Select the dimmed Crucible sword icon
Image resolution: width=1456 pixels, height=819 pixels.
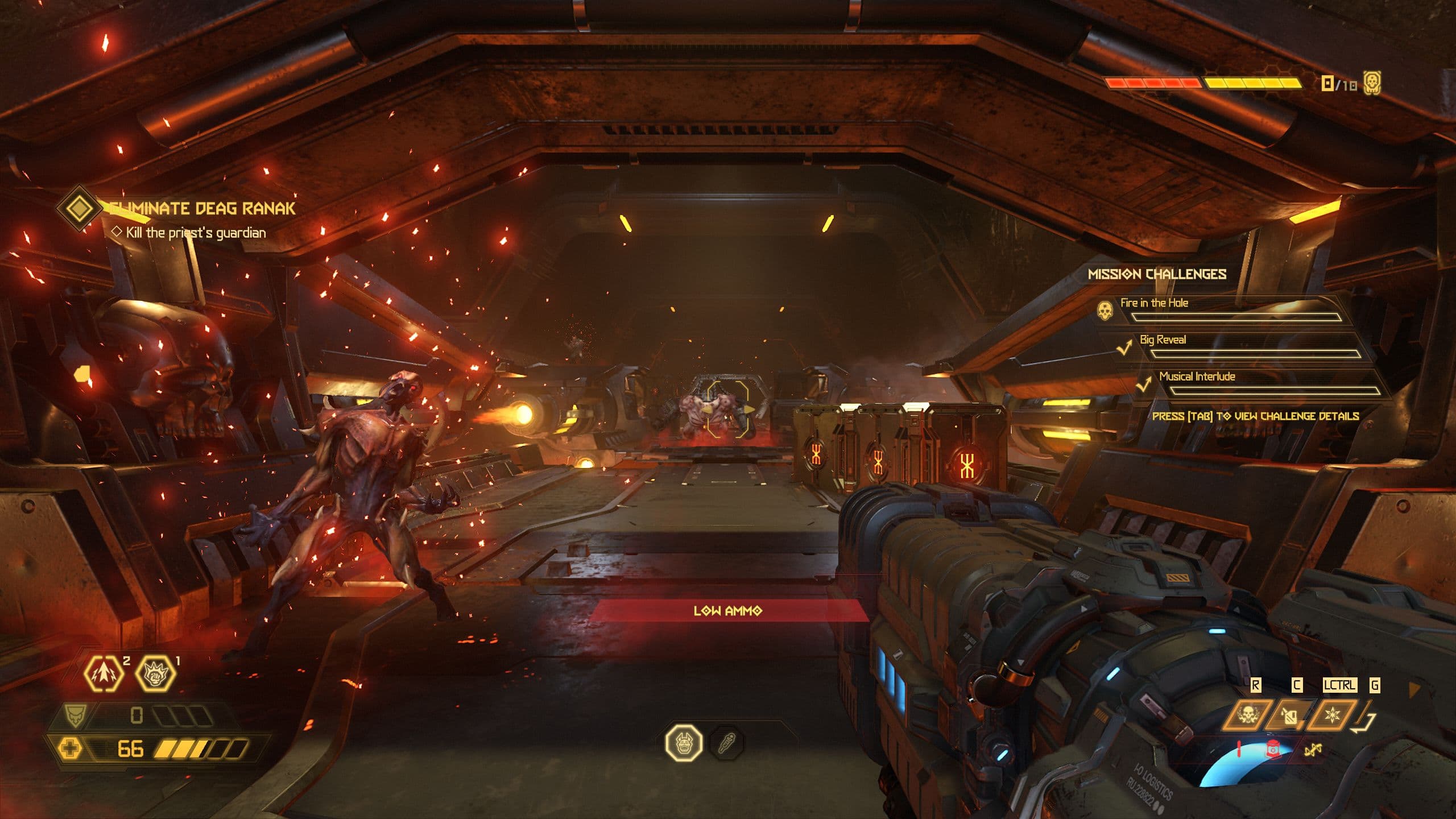727,742
